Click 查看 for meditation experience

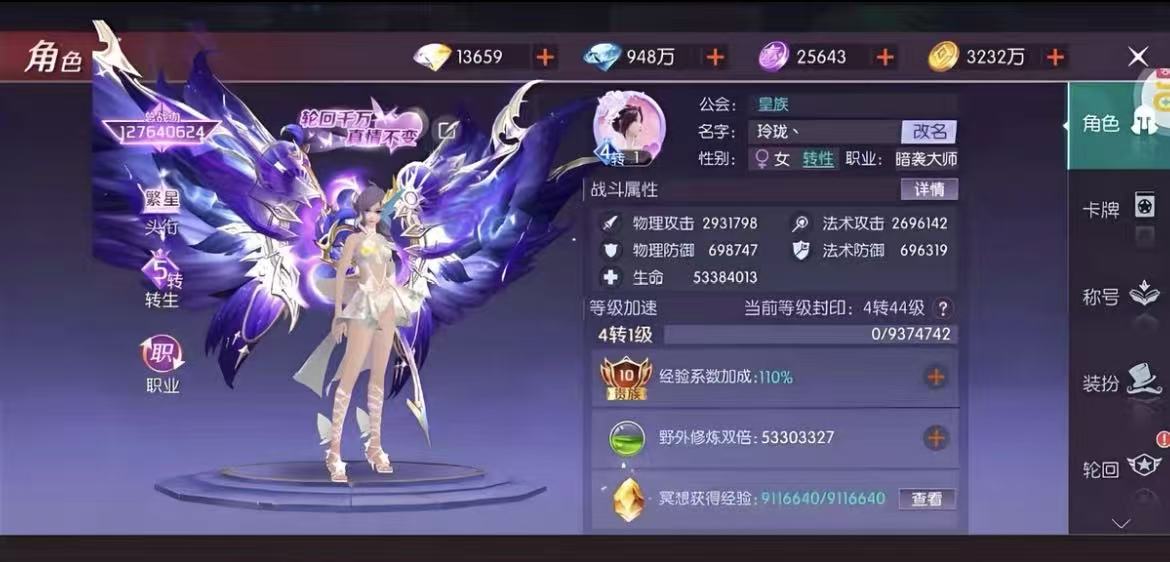pyautogui.click(x=926, y=498)
